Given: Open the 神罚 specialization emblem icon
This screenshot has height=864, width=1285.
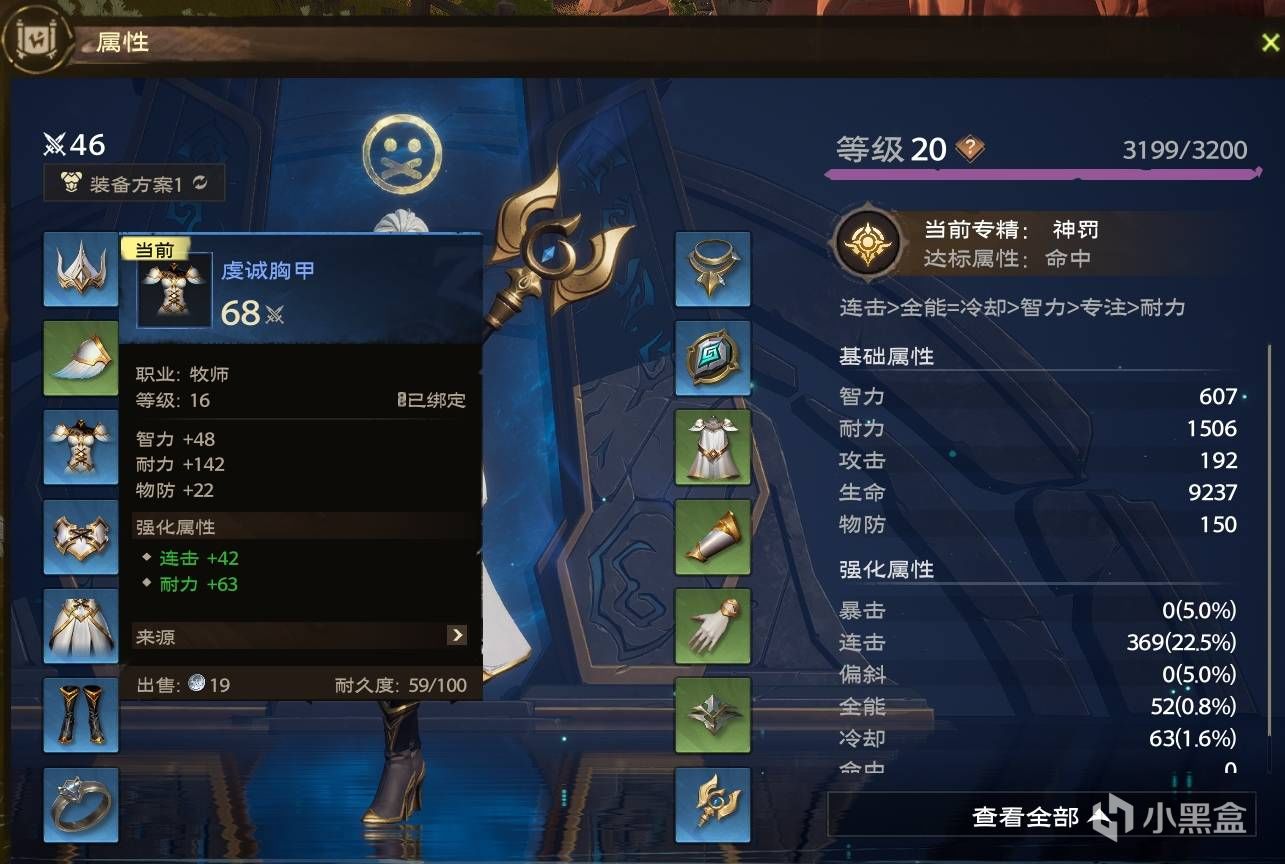Looking at the screenshot, I should click(x=868, y=242).
